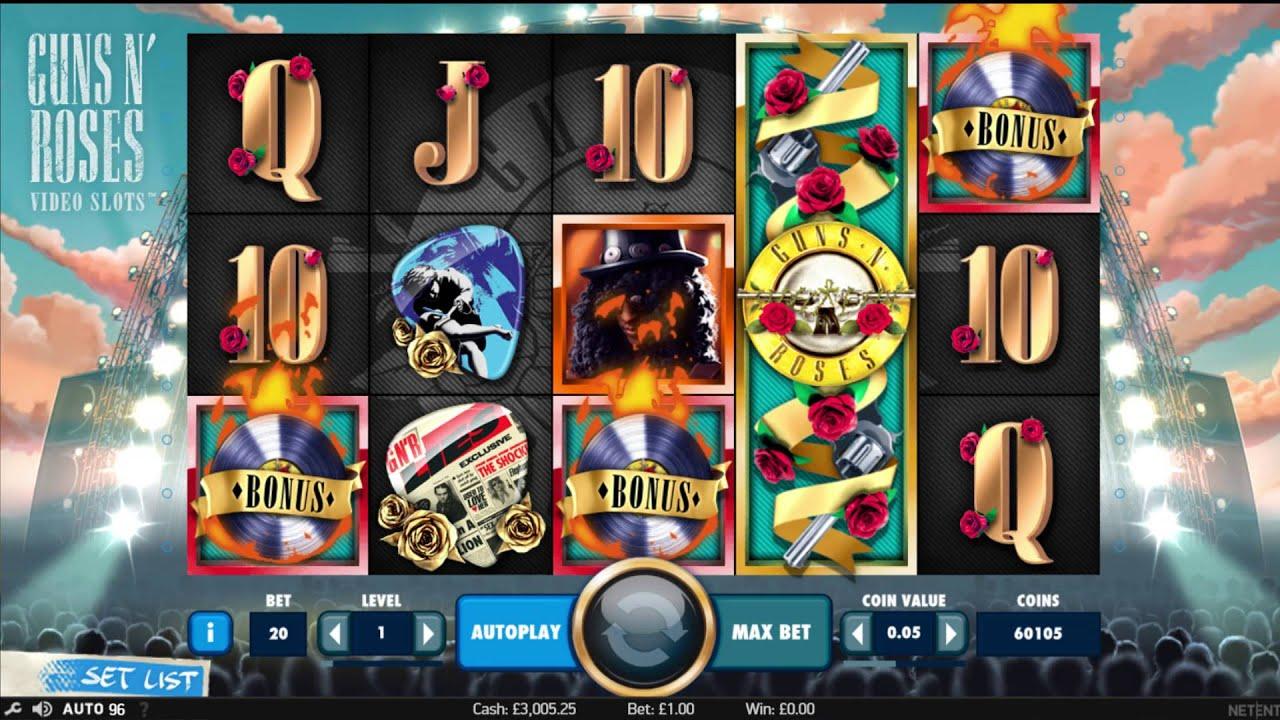The image size is (1280, 720).
Task: Click the wrench settings icon in status bar
Action: (13, 708)
